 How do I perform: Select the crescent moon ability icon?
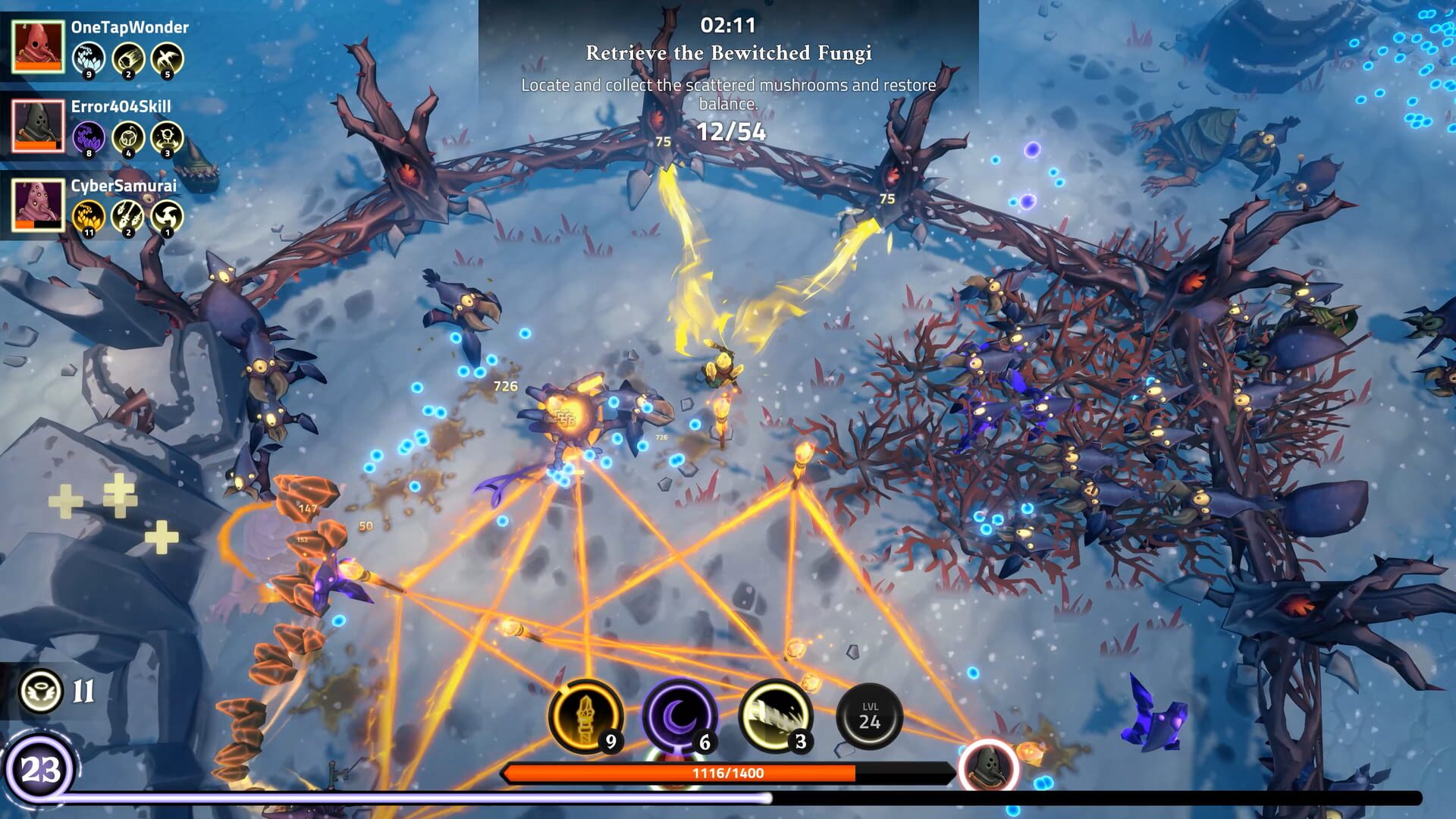678,716
